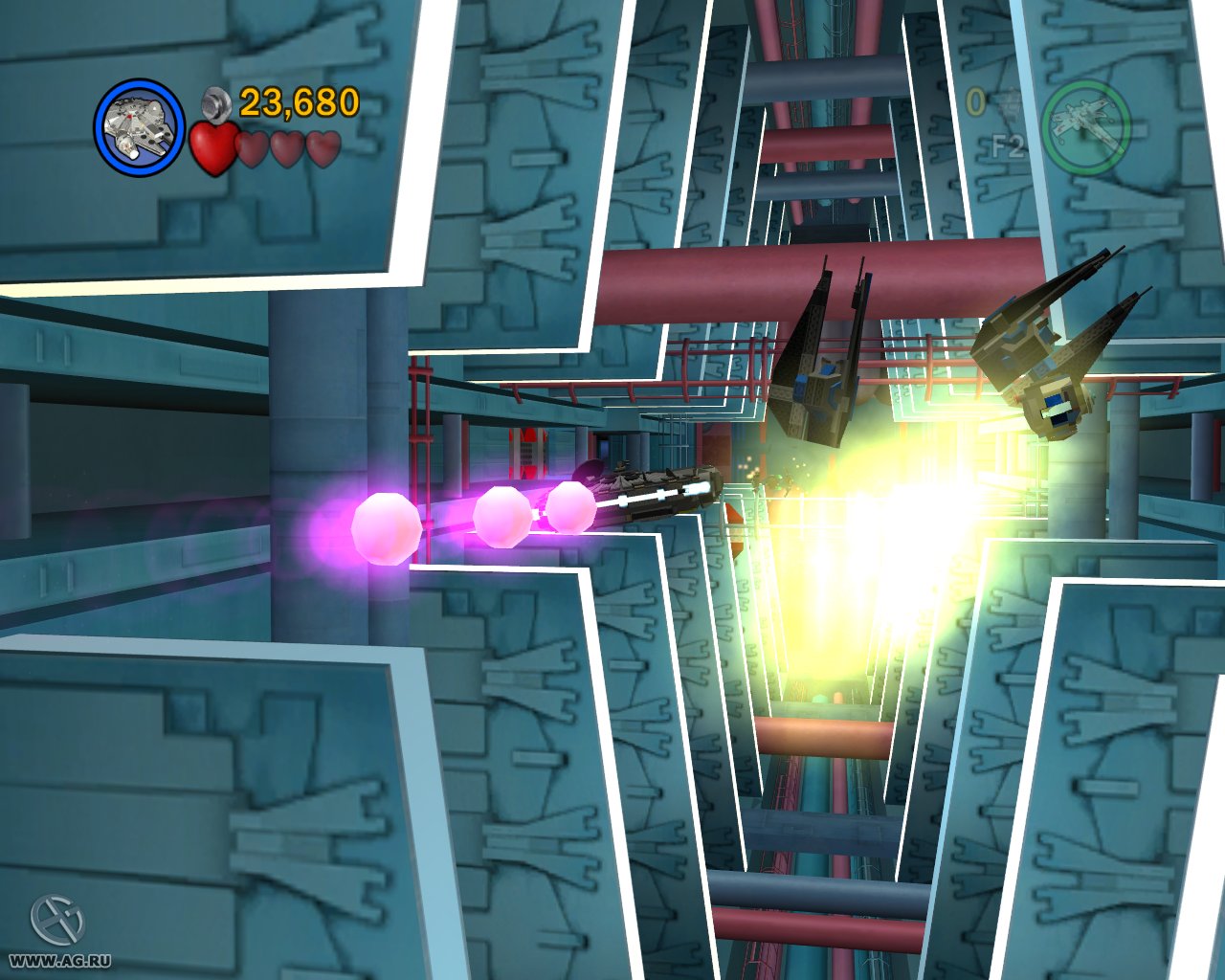
Task: Click the third heart in the health bar
Action: click(288, 150)
